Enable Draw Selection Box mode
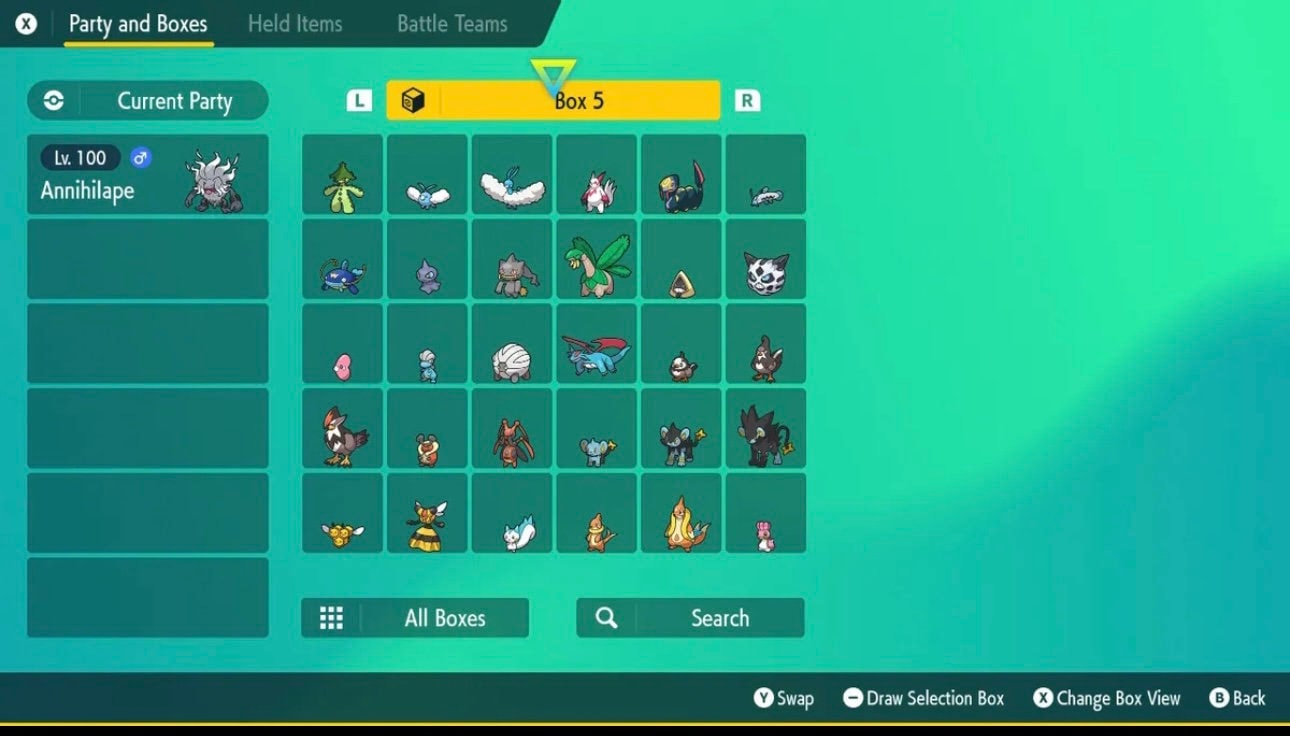Image resolution: width=1290 pixels, height=736 pixels. click(x=922, y=698)
